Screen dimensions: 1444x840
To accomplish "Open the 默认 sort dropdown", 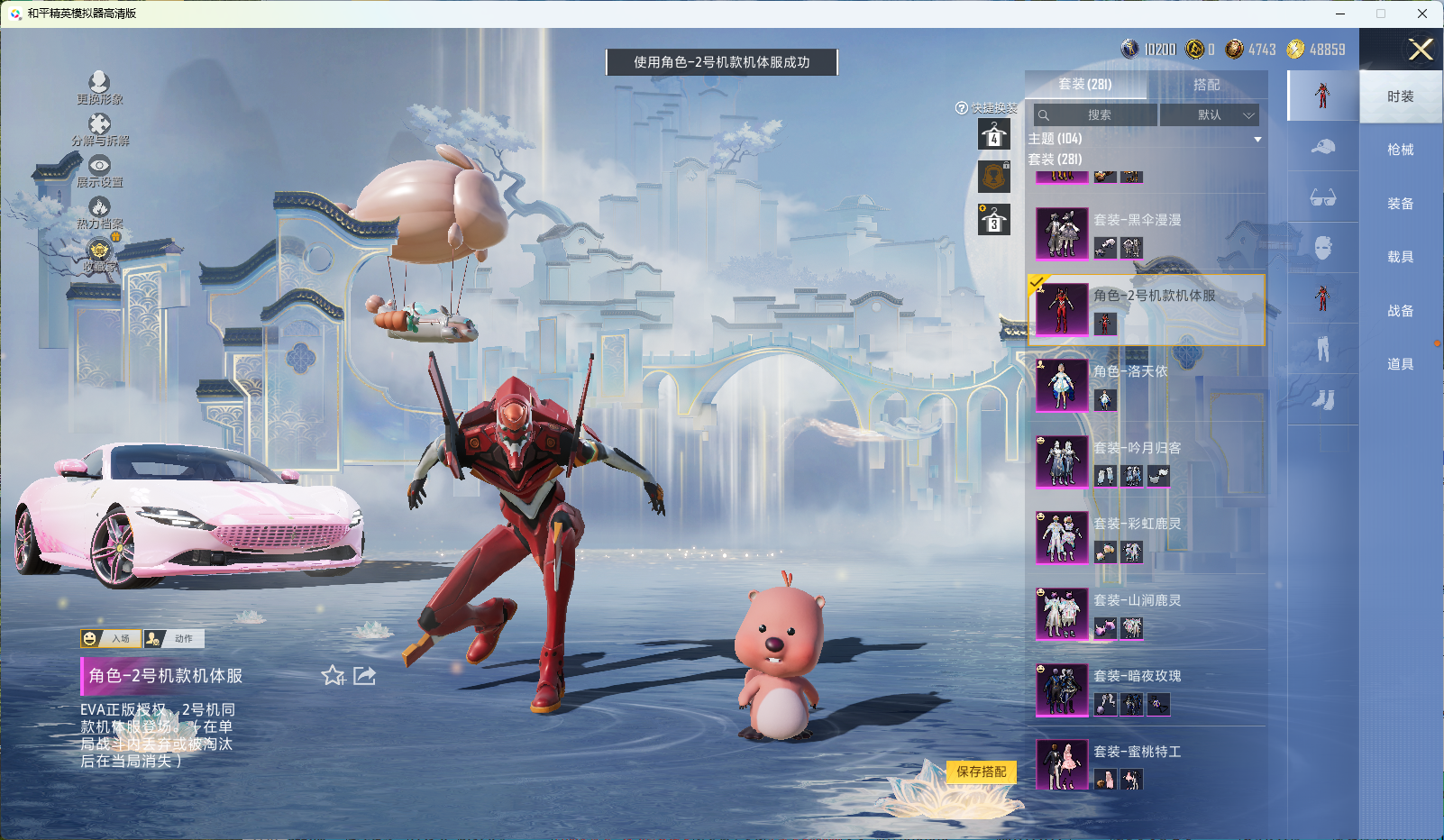I will 1209,115.
